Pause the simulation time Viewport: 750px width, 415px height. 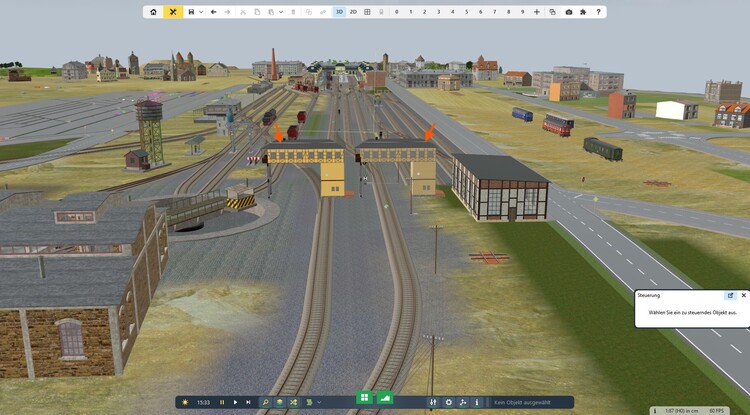[222, 402]
